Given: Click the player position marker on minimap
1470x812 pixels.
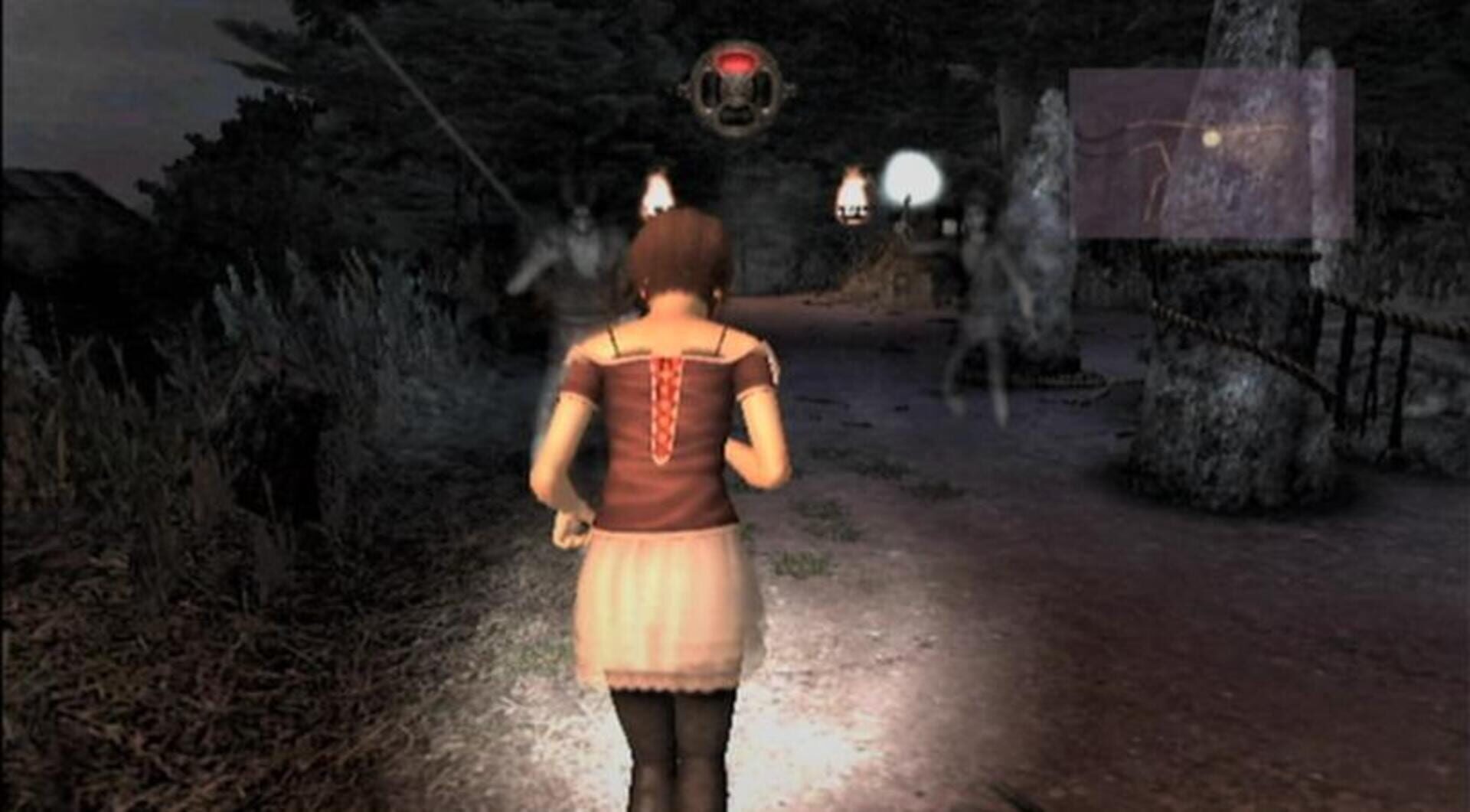Looking at the screenshot, I should (1212, 139).
